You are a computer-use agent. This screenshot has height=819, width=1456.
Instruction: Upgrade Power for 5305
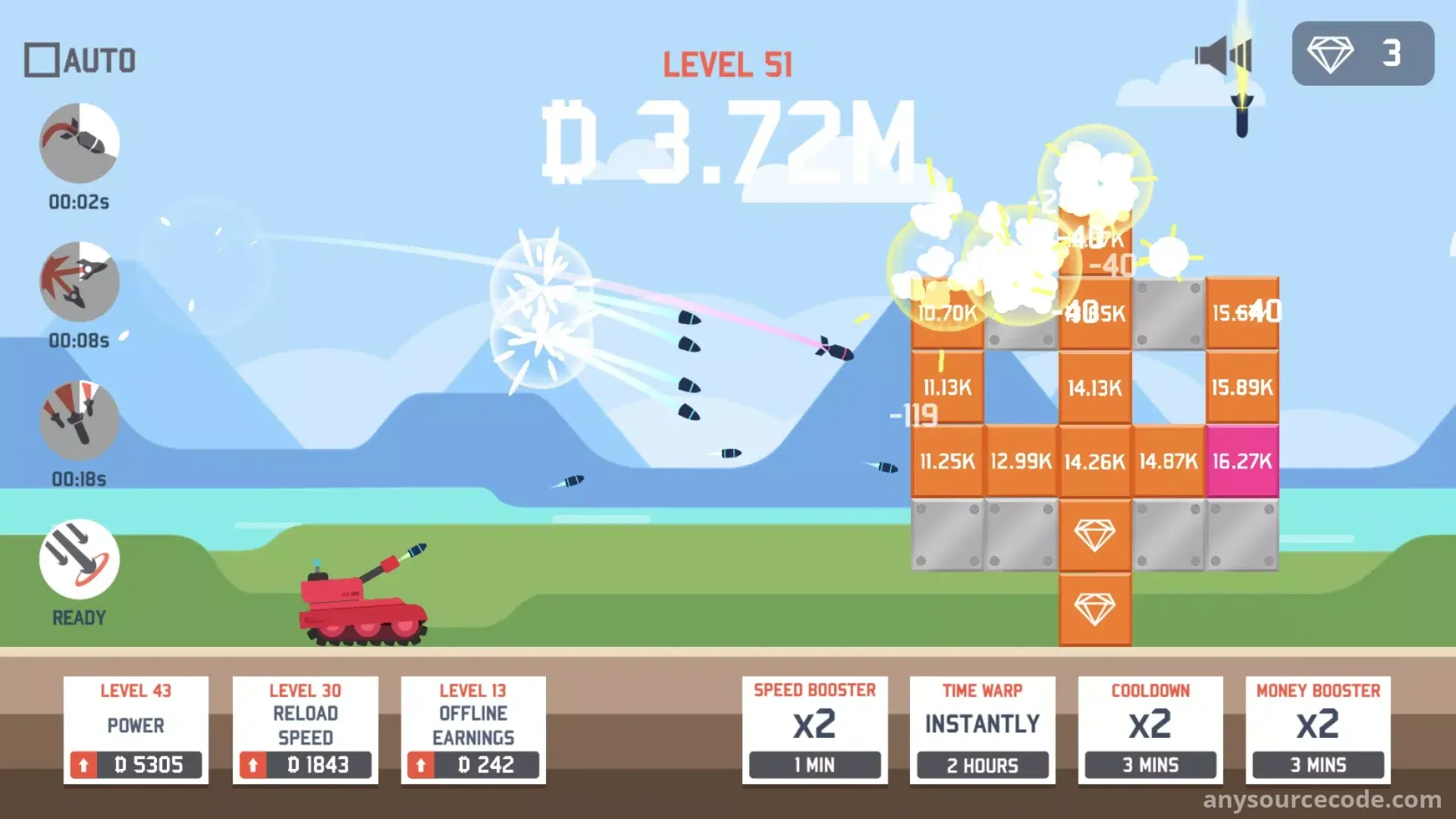tap(136, 764)
